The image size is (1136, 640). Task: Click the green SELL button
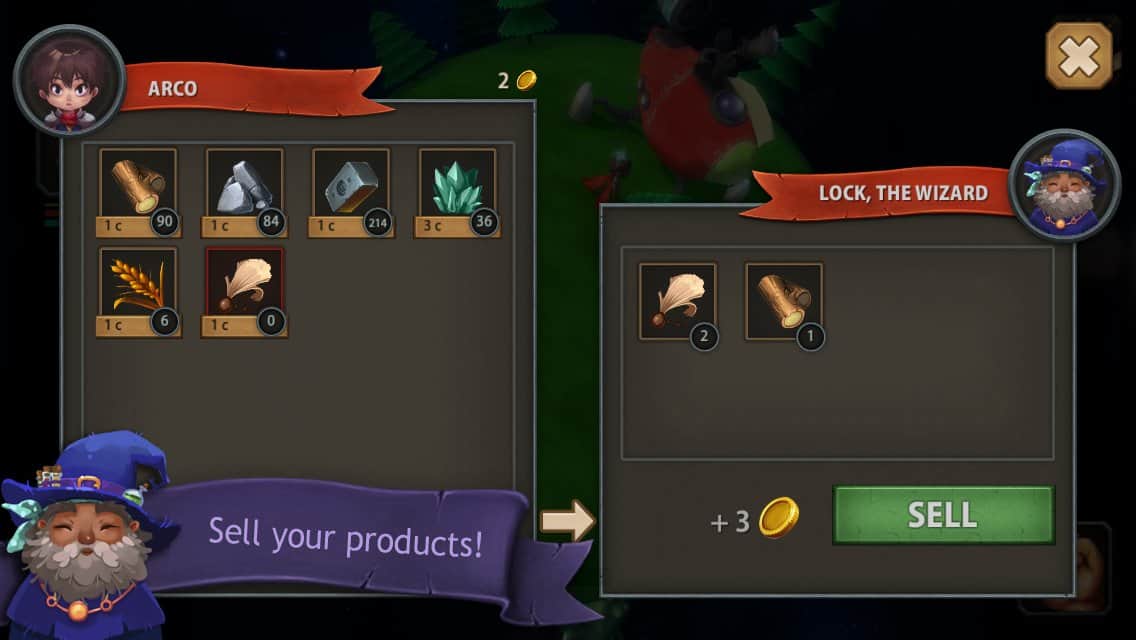pos(943,515)
